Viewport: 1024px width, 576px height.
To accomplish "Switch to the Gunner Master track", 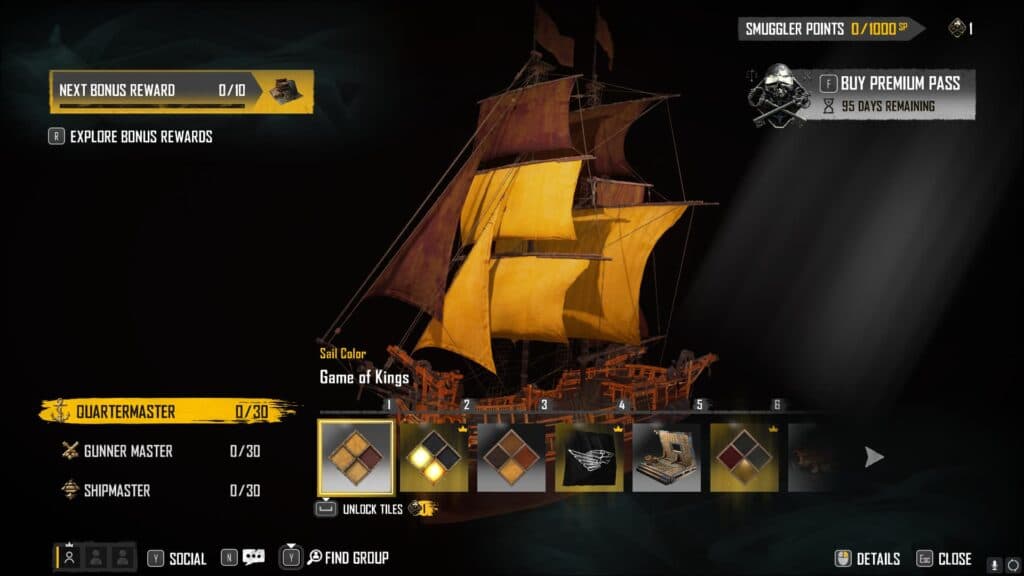I will tap(160, 451).
